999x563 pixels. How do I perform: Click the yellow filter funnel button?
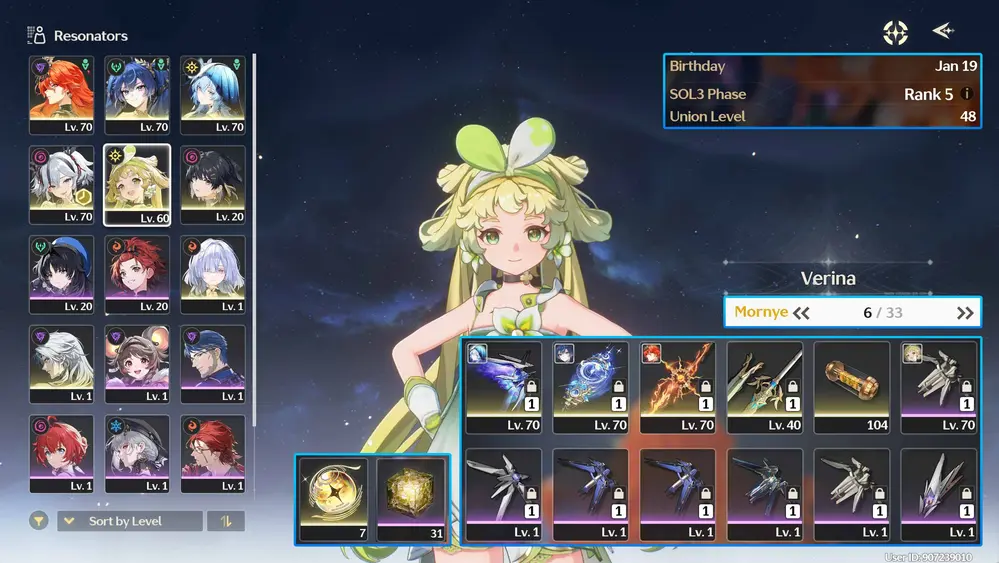39,521
